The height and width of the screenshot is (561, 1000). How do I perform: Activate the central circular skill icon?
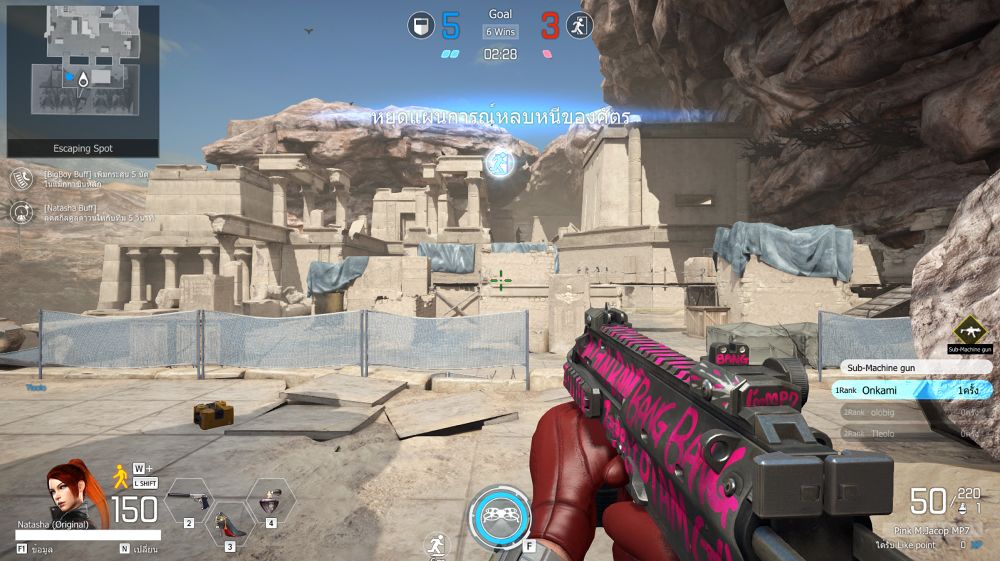pos(499,516)
